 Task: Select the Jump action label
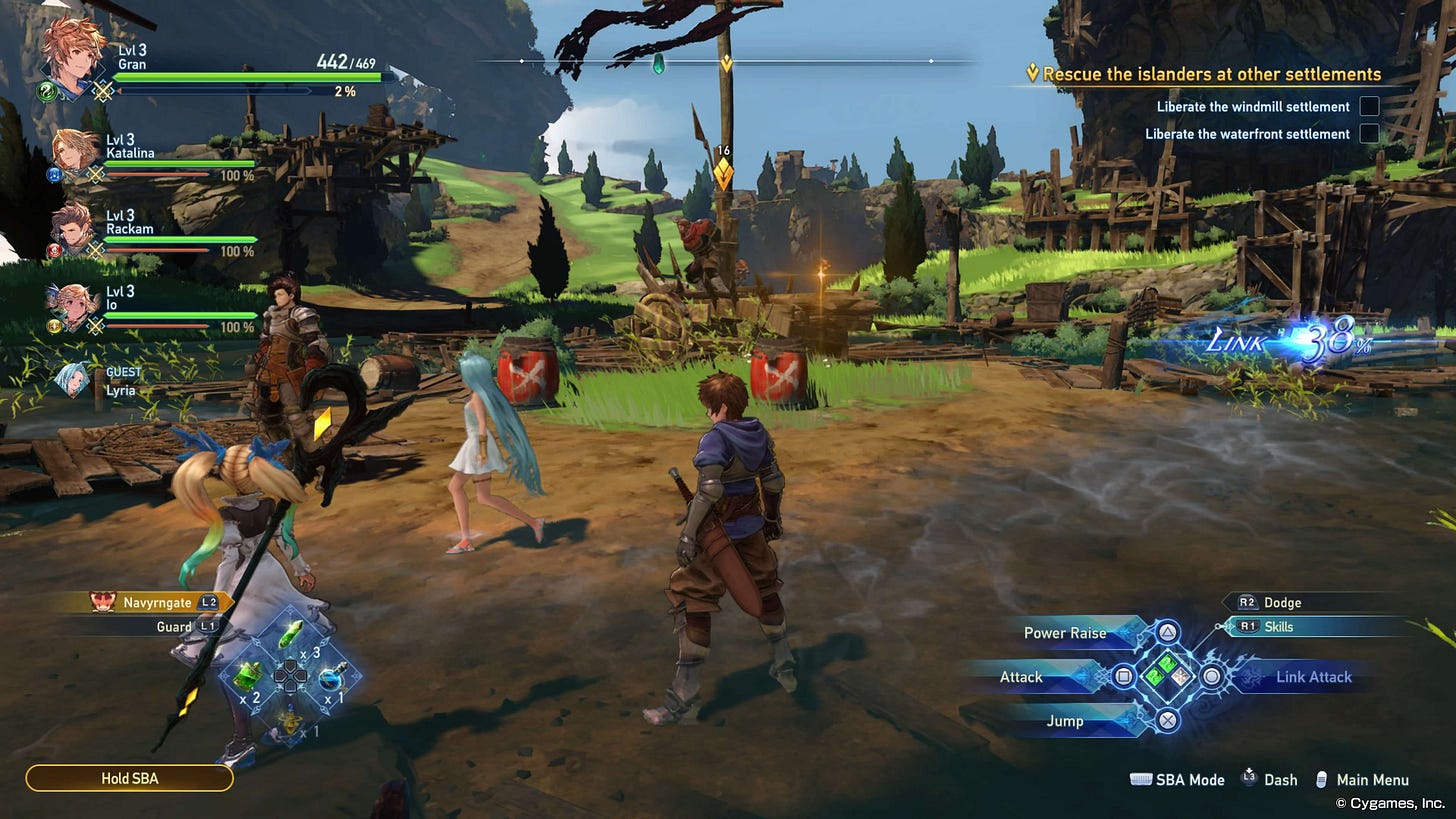[1063, 721]
